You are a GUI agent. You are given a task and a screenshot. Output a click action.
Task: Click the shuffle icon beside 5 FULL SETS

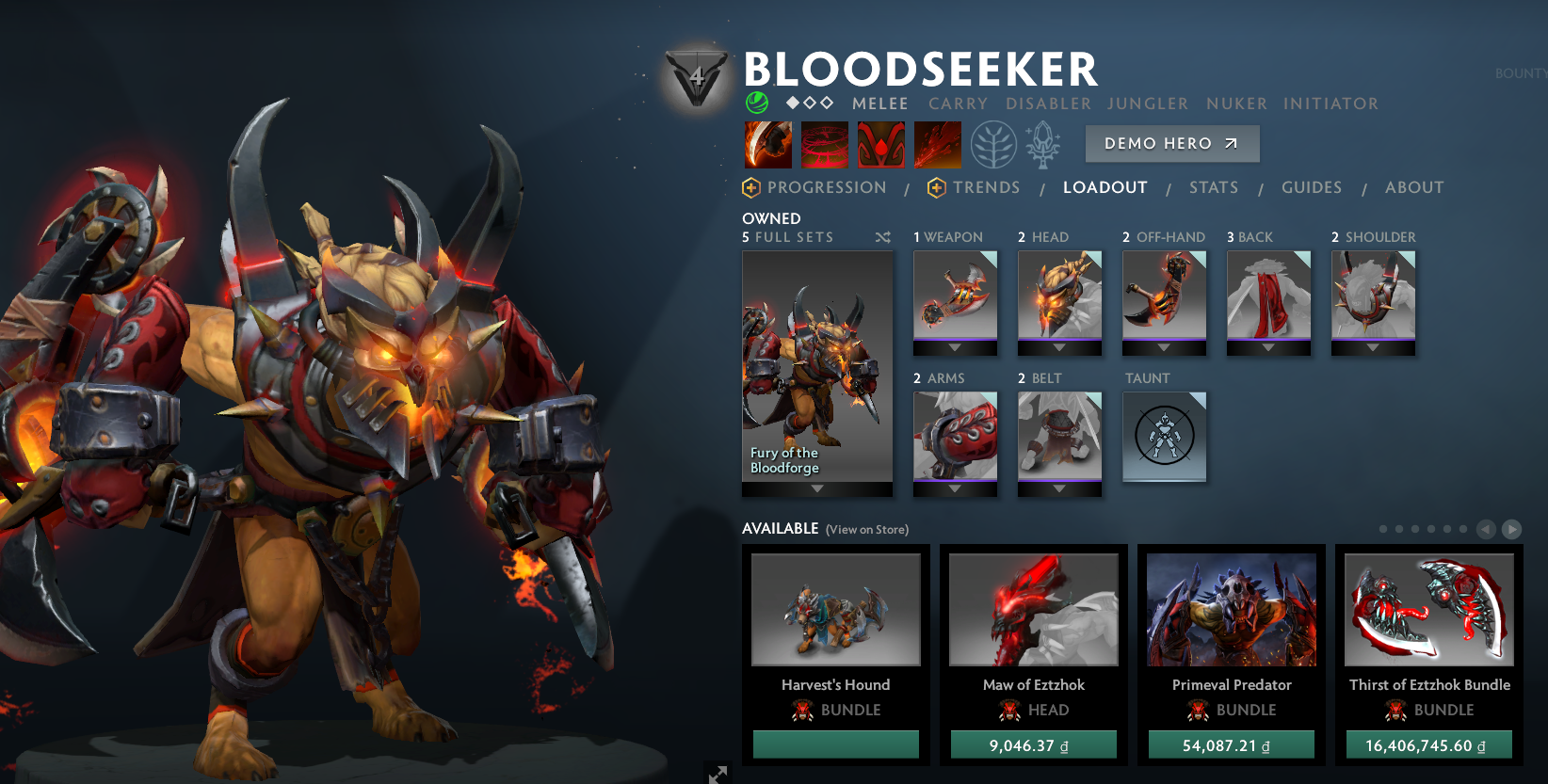coord(882,237)
